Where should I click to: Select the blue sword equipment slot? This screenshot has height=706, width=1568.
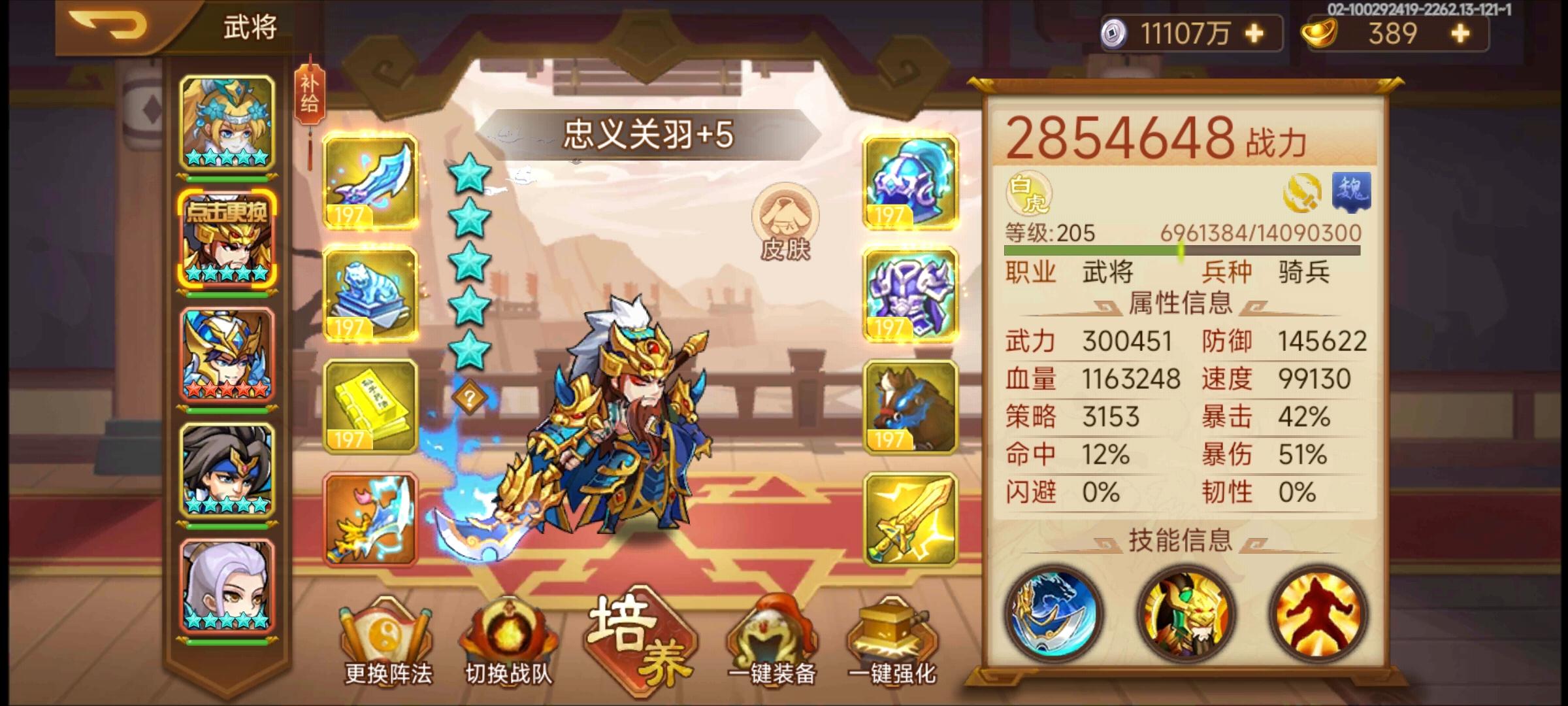[370, 184]
